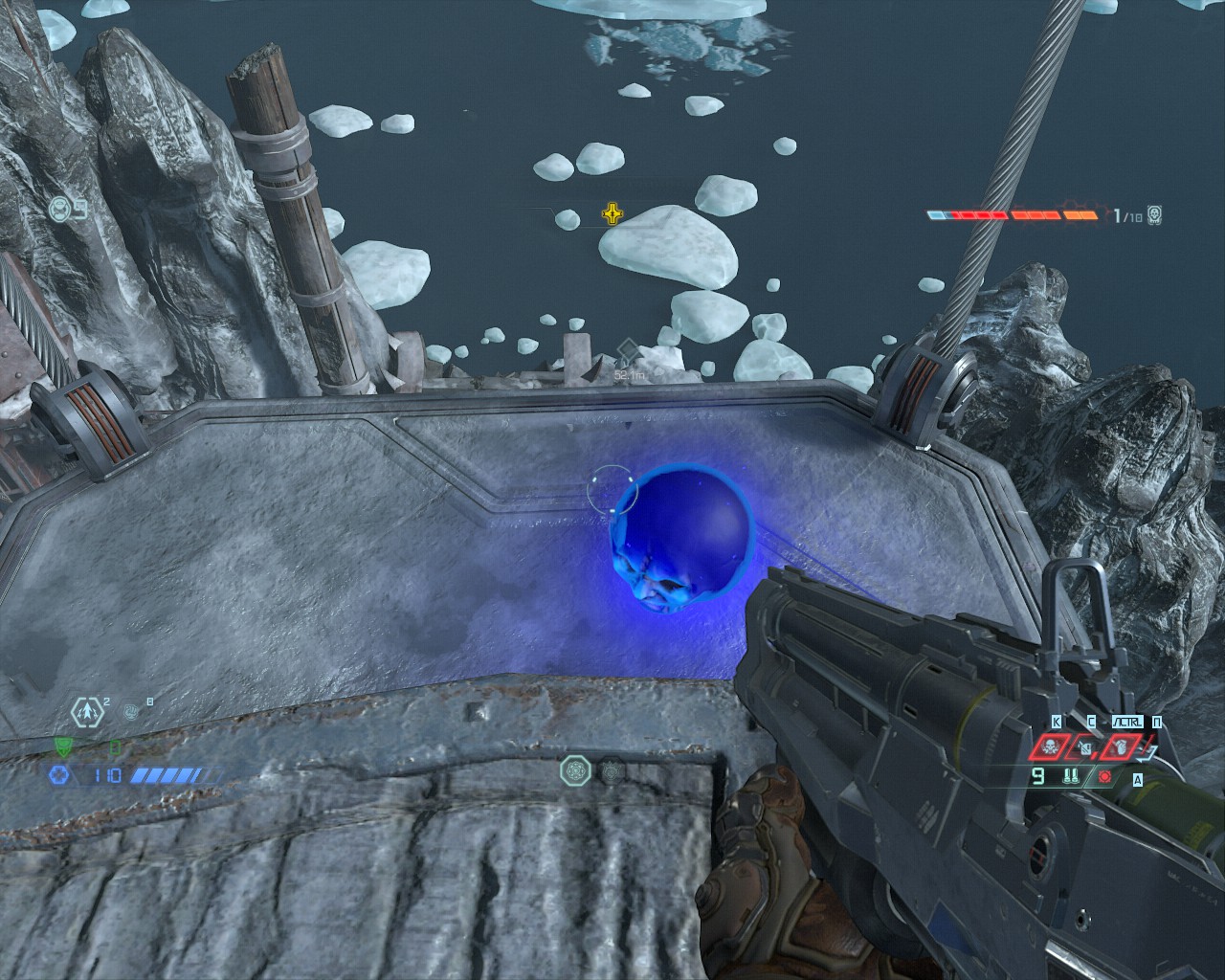Select the dash ability hexagon icon
This screenshot has height=980, width=1225.
88,711
